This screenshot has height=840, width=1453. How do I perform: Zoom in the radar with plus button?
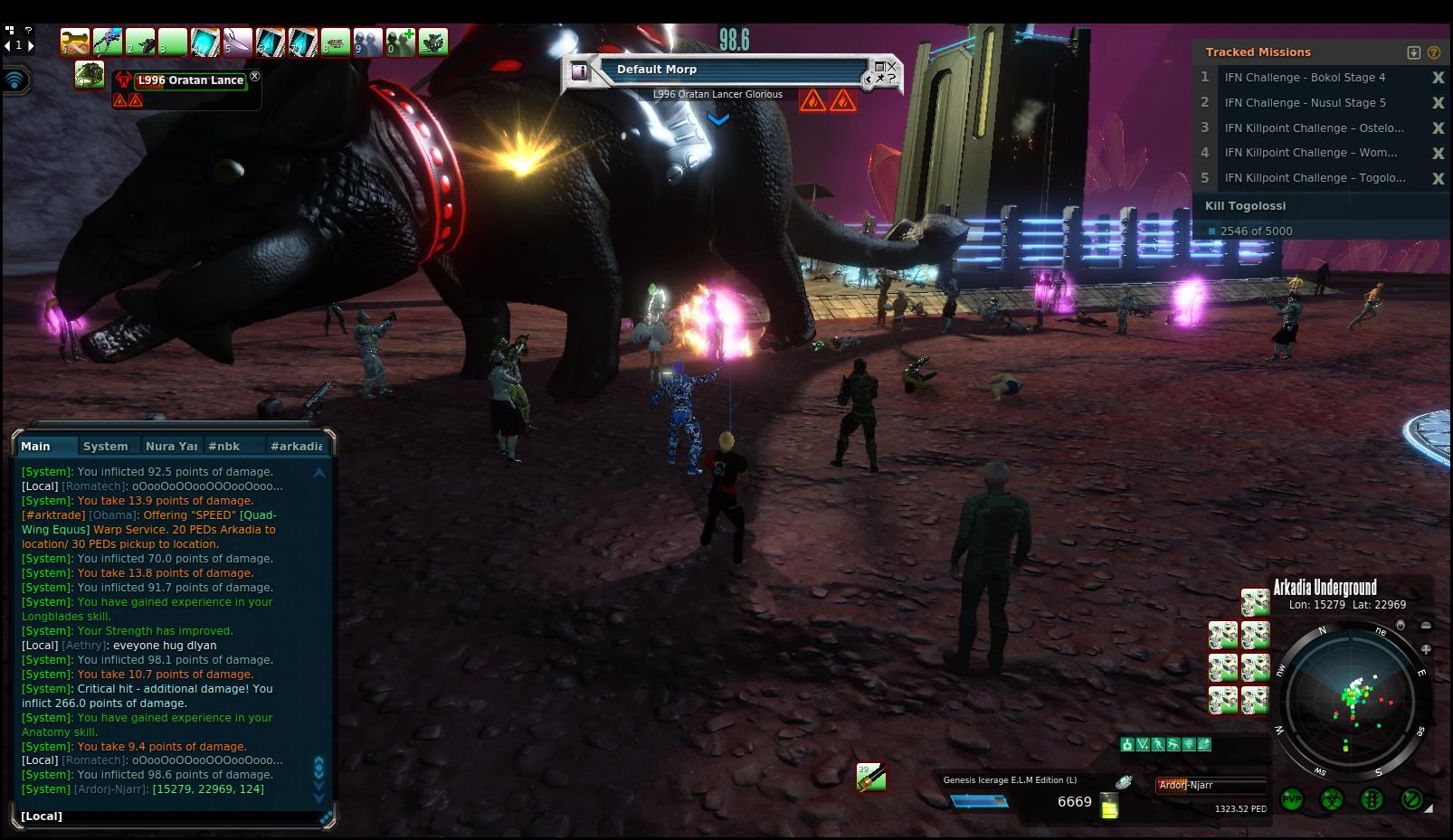tap(1426, 649)
